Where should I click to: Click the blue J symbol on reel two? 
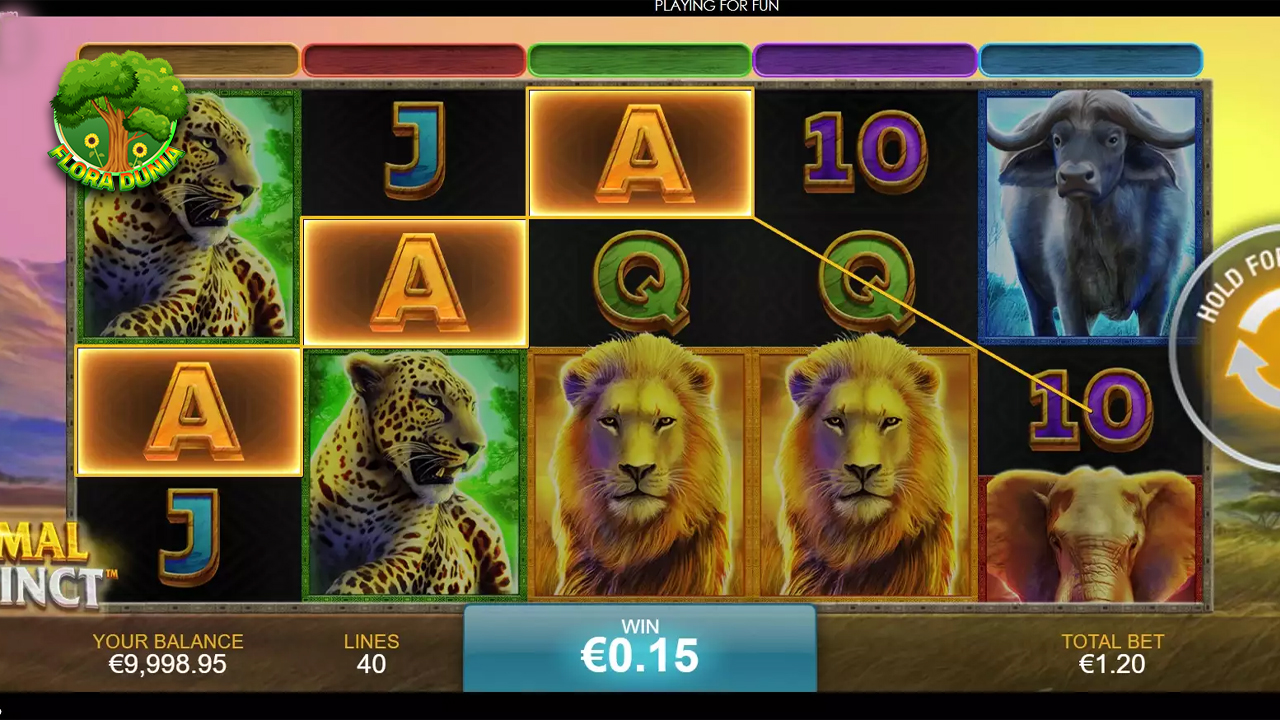[x=414, y=150]
